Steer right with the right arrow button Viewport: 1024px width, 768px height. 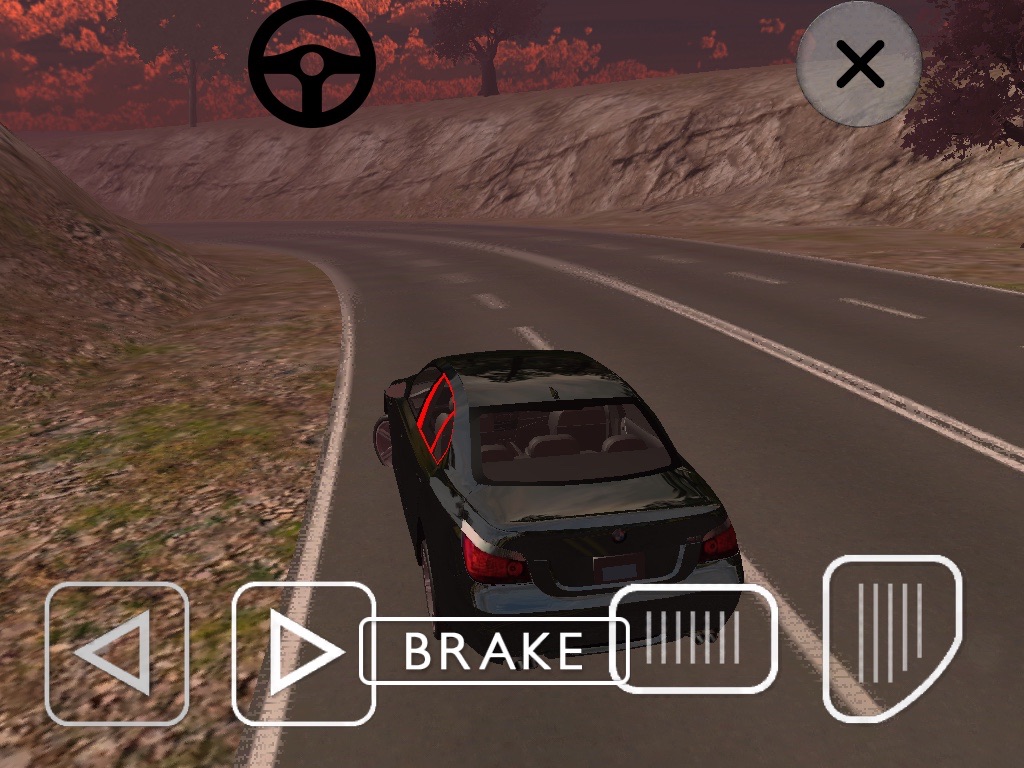coord(303,653)
